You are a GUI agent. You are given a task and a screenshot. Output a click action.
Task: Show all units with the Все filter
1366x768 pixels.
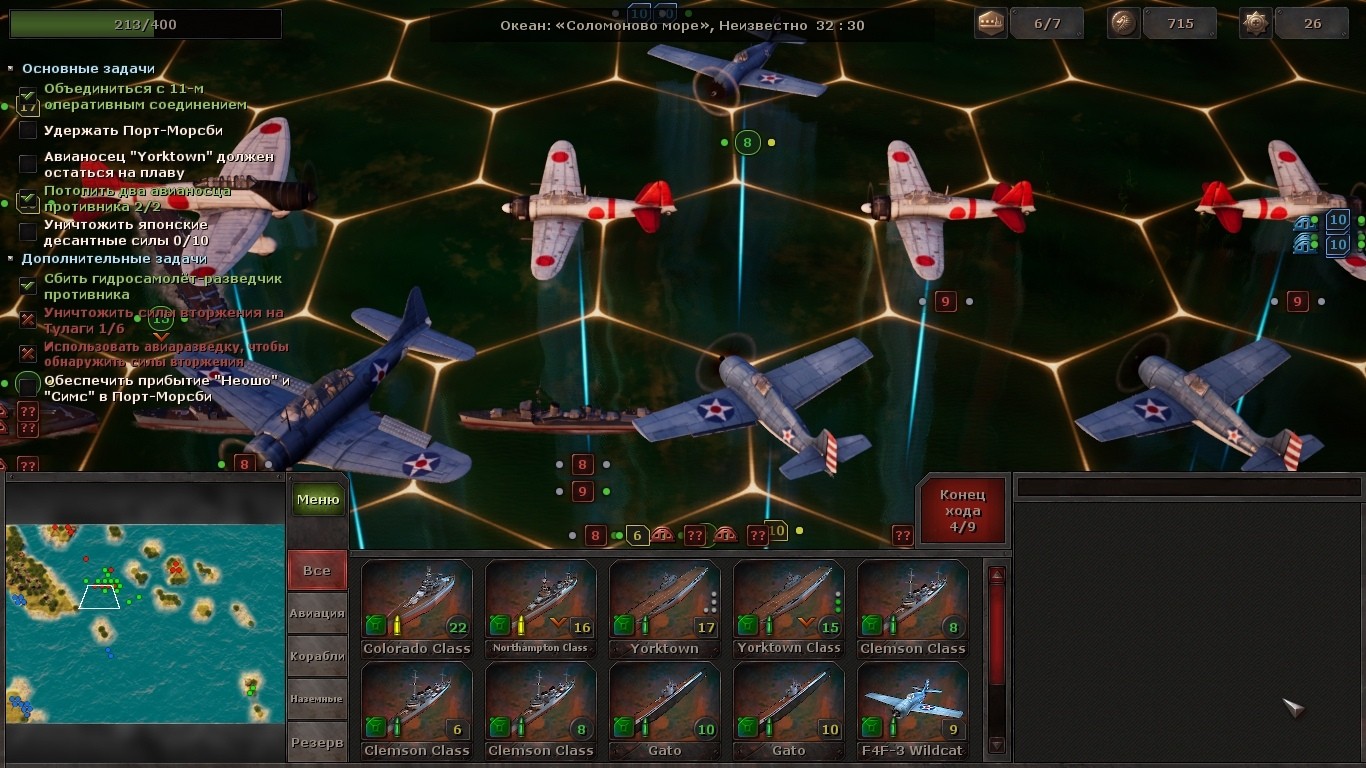317,571
